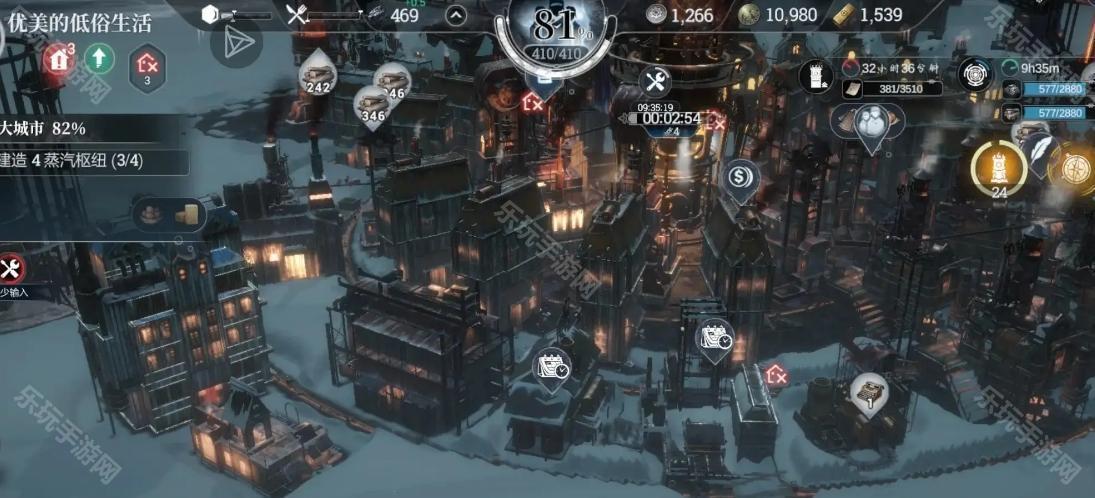The height and width of the screenshot is (498, 1095).
Task: Open the 建造 4 蒸汽枢纽 objective
Action: (90, 160)
